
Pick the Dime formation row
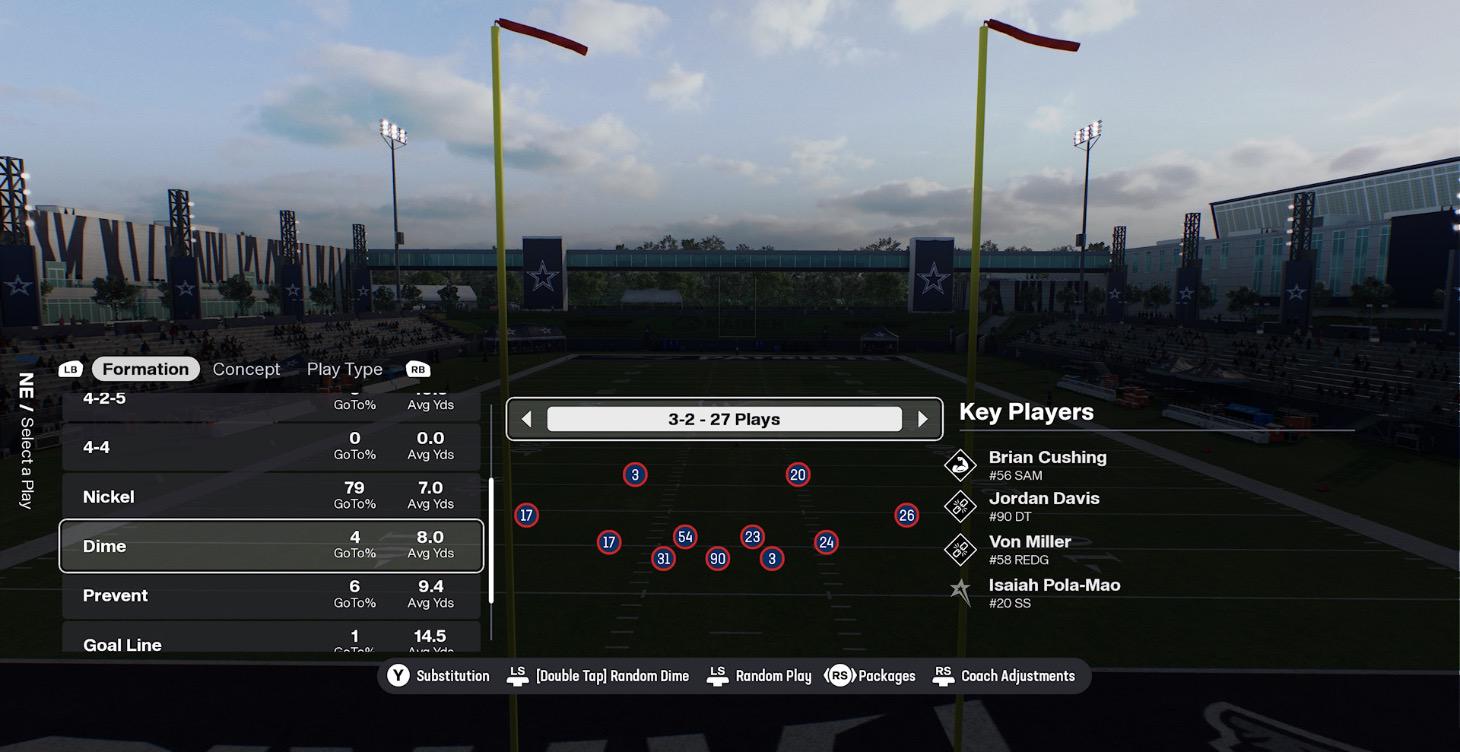(x=270, y=546)
